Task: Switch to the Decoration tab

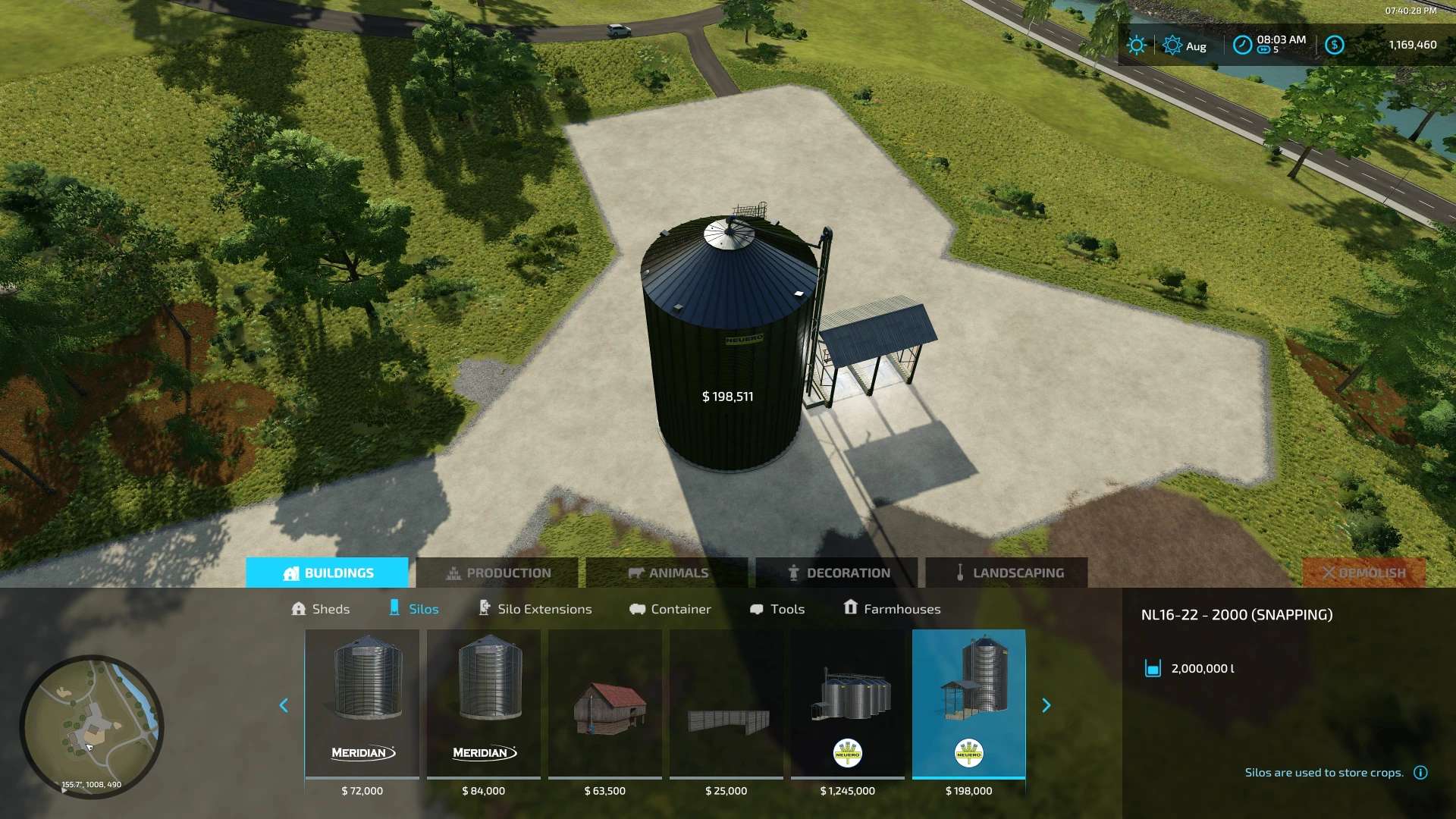Action: (837, 573)
